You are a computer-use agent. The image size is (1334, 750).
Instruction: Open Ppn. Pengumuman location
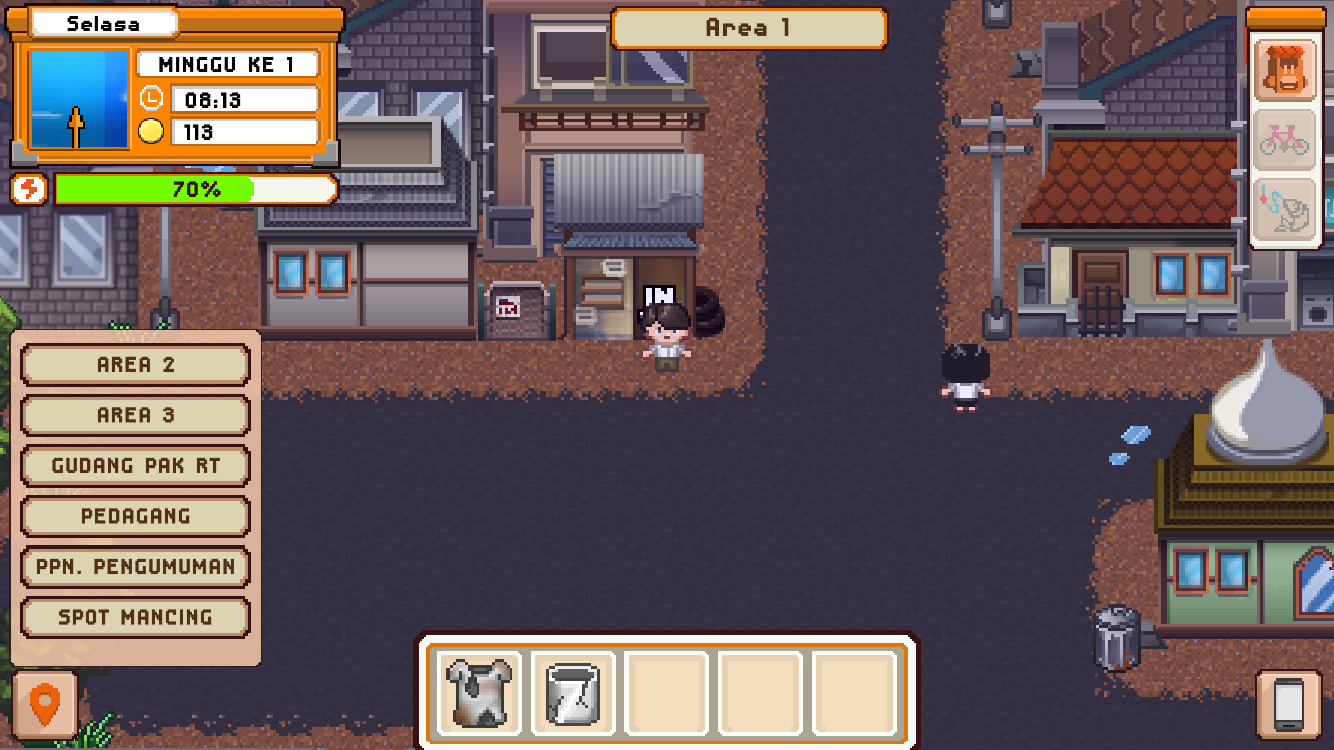tap(135, 567)
